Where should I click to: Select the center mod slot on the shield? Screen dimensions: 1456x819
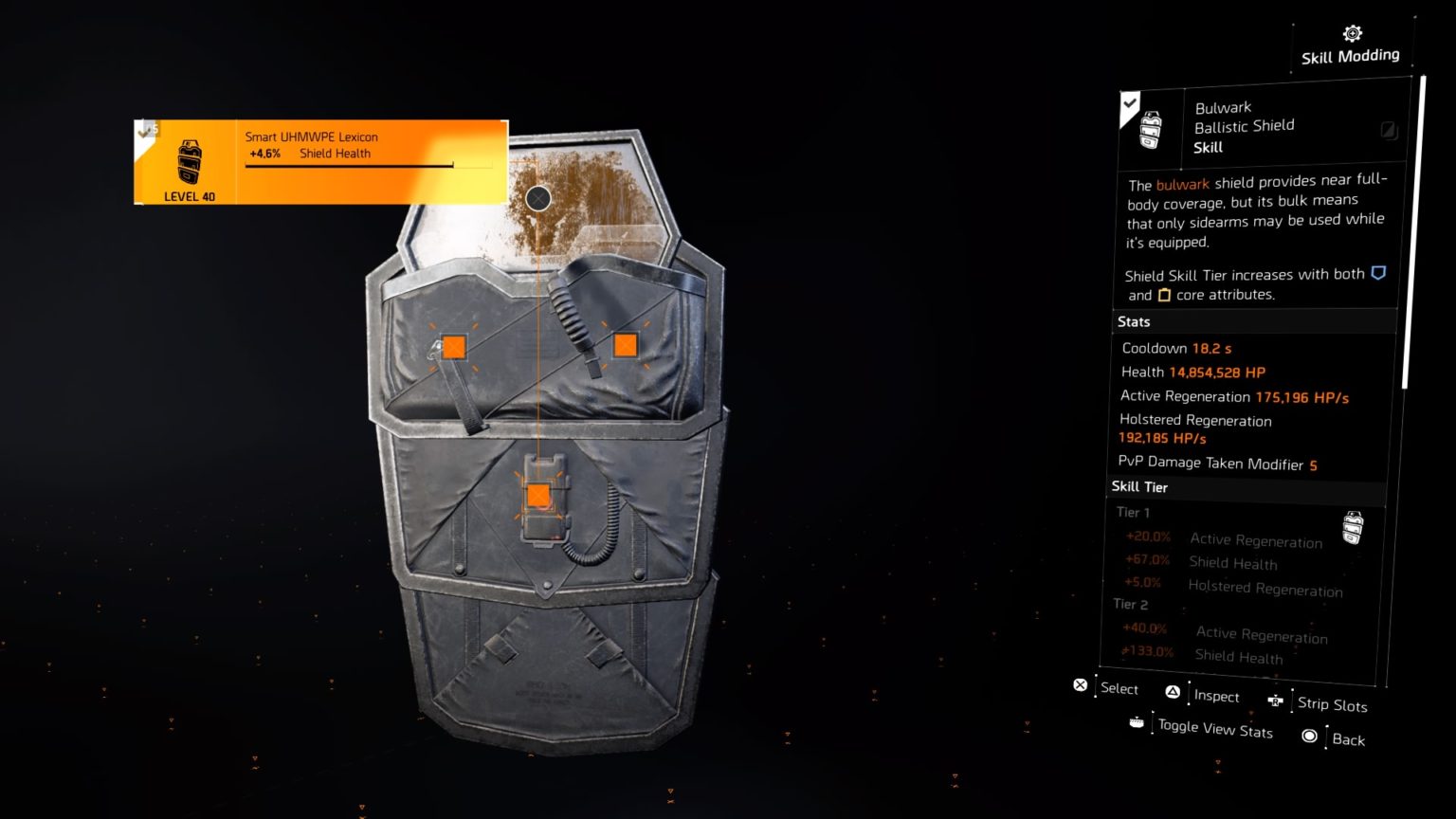(x=538, y=493)
